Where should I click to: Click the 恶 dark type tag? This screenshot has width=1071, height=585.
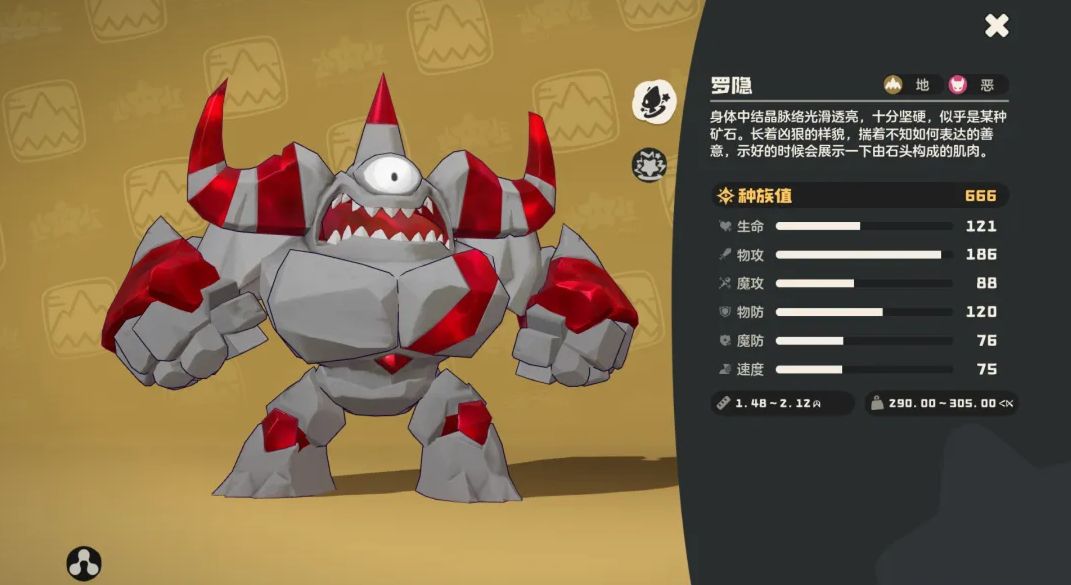[x=974, y=85]
